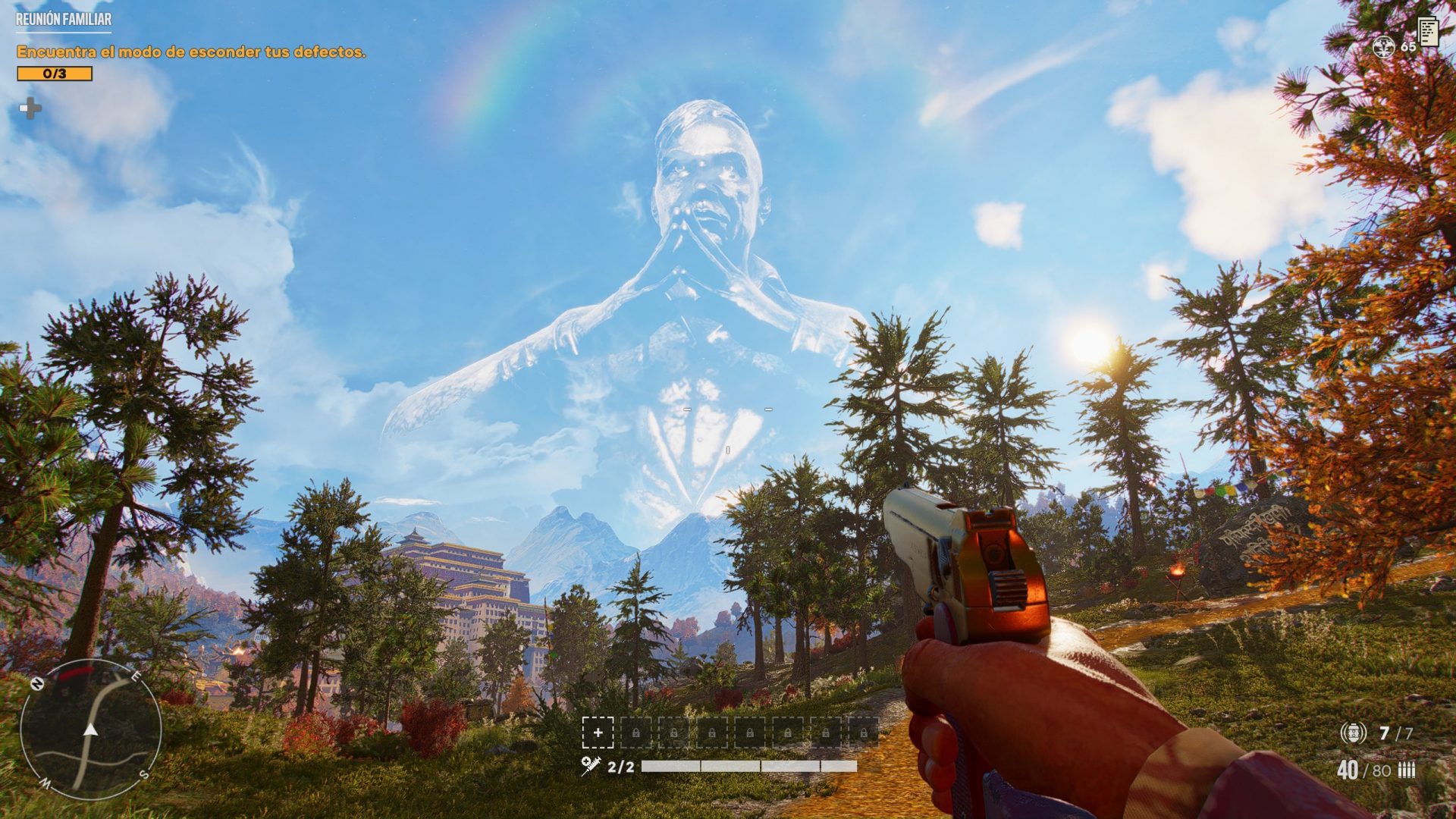Image resolution: width=1456 pixels, height=819 pixels.
Task: Open the document note icon
Action: pyautogui.click(x=1428, y=31)
